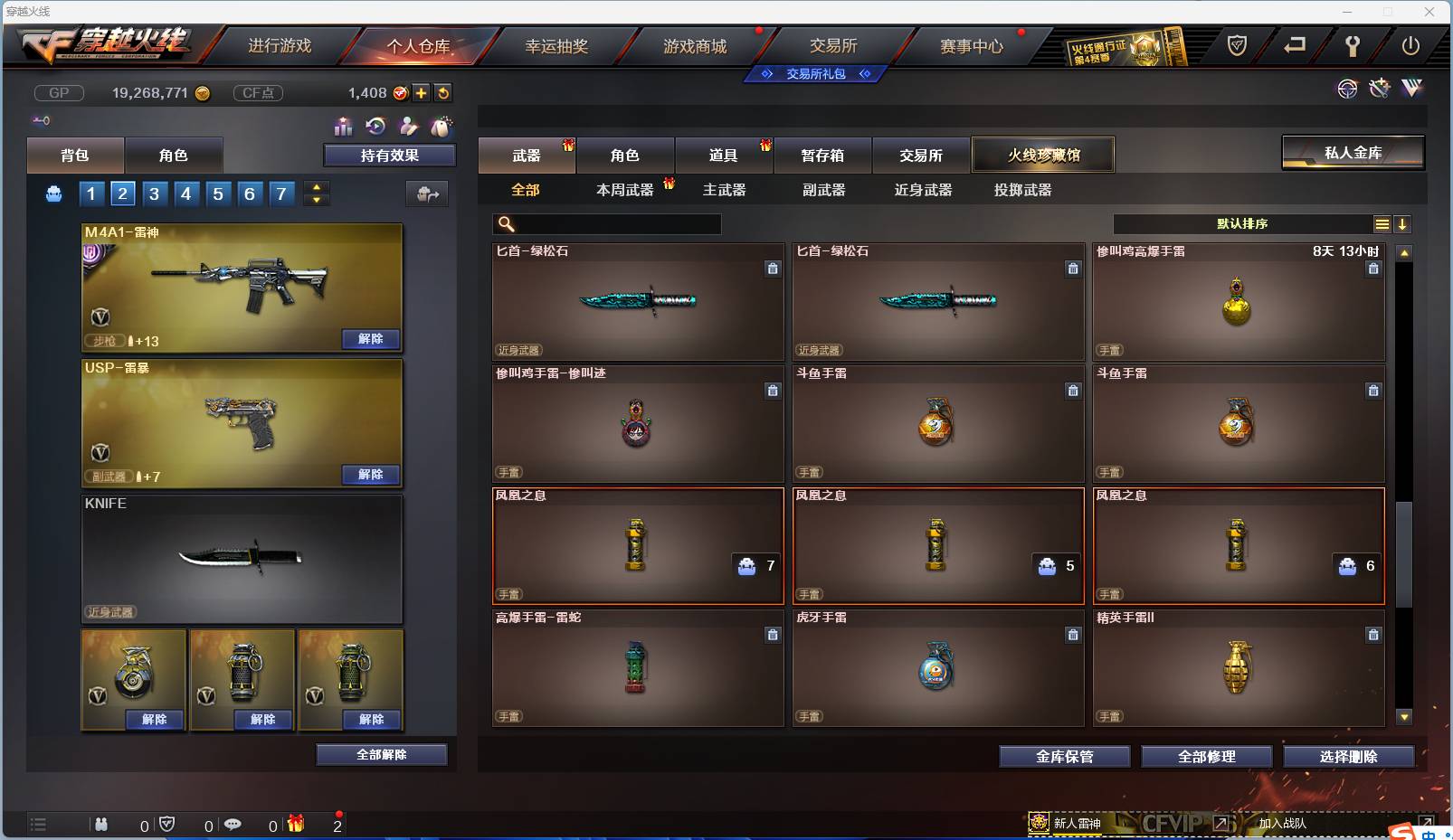Click the 全部修理 repair all button
The image size is (1453, 840).
click(1207, 756)
